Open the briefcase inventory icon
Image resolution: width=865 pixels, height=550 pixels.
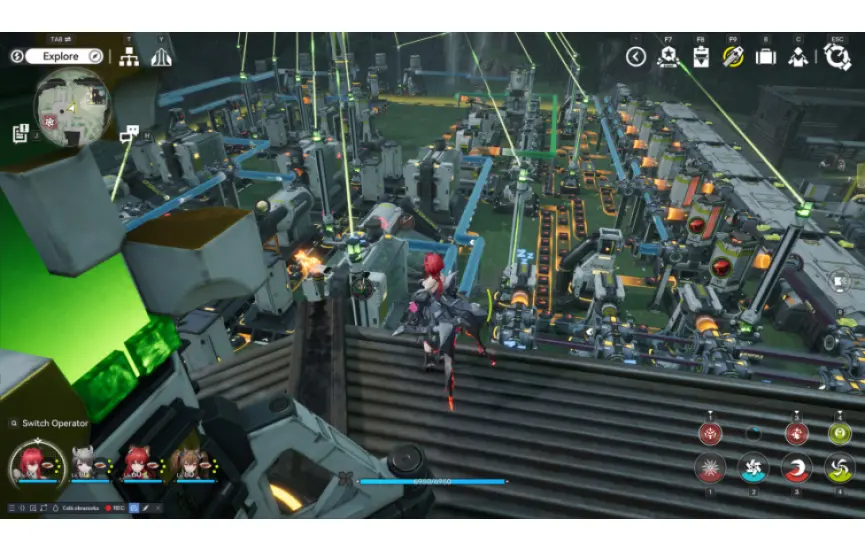pyautogui.click(x=766, y=56)
